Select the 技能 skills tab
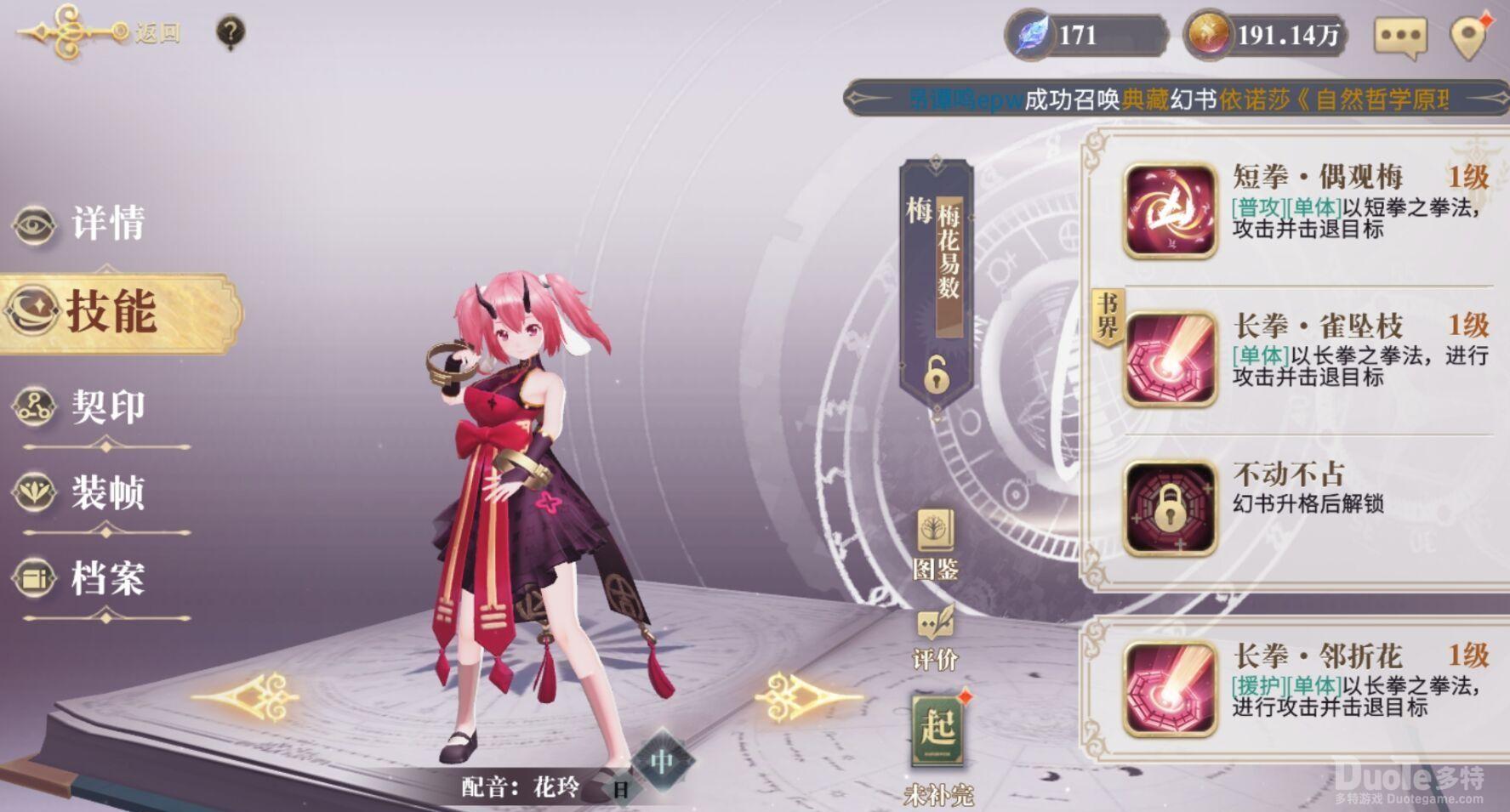The width and height of the screenshot is (1510, 812). point(111,312)
